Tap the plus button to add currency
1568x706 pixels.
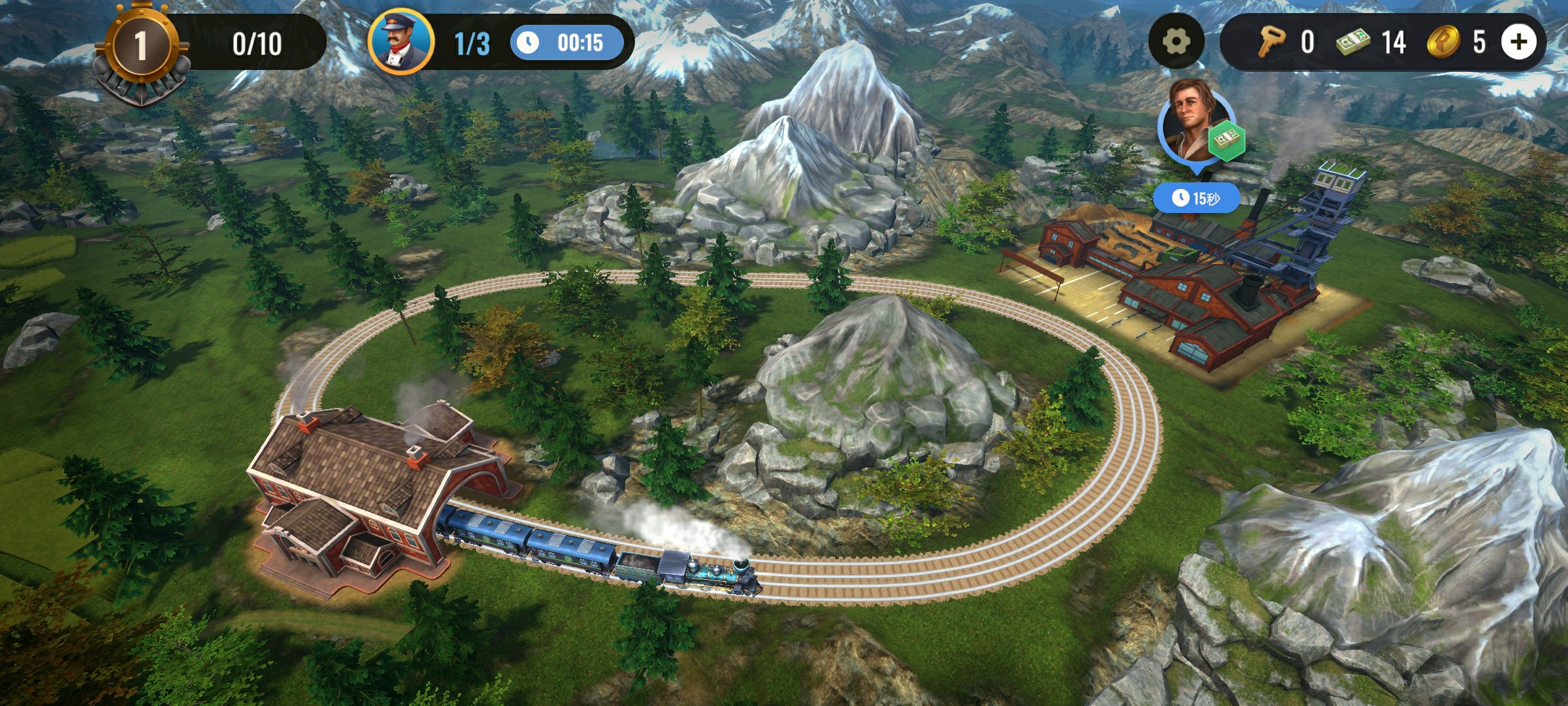(1518, 42)
